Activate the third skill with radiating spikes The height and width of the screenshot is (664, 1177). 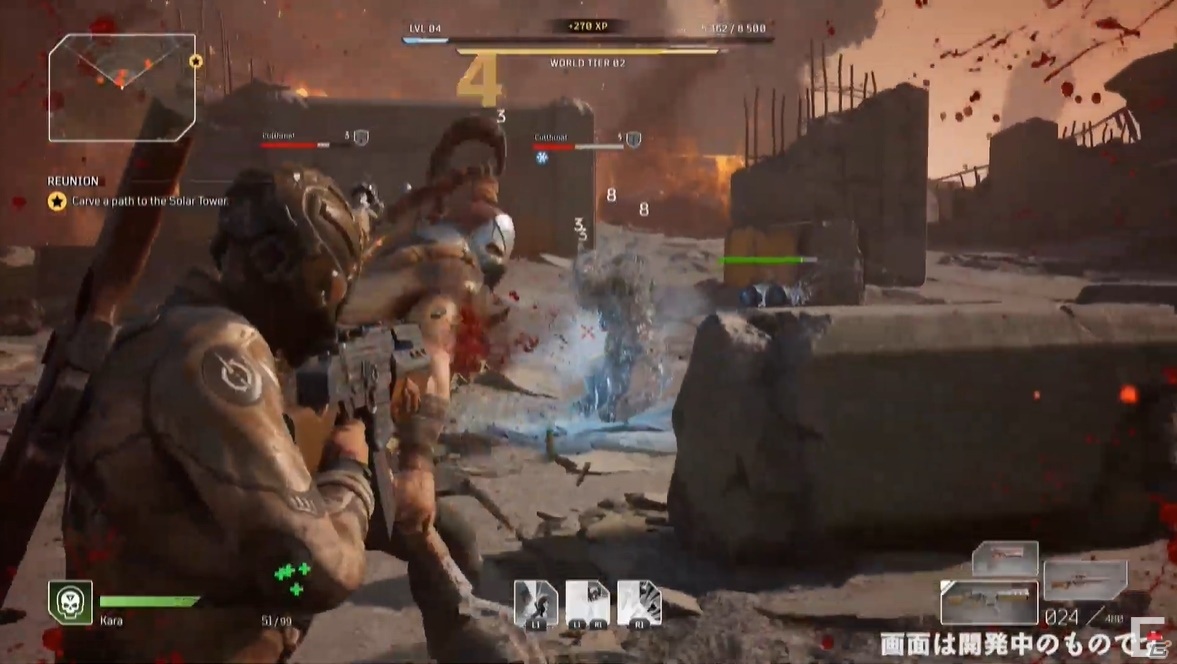pos(639,603)
